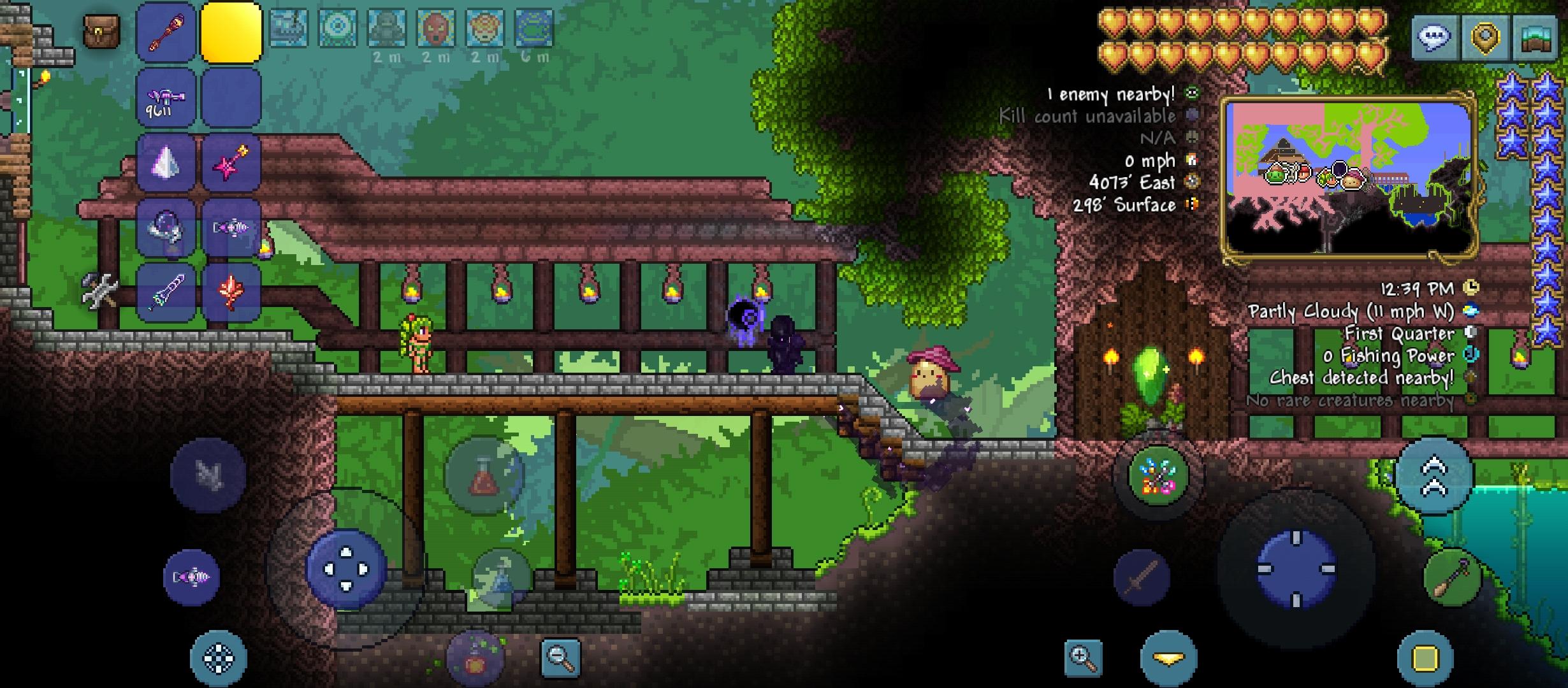Screen dimensions: 1568x688
Task: Tap the Weather Radio Partly Cloudy icon
Action: tap(1471, 310)
